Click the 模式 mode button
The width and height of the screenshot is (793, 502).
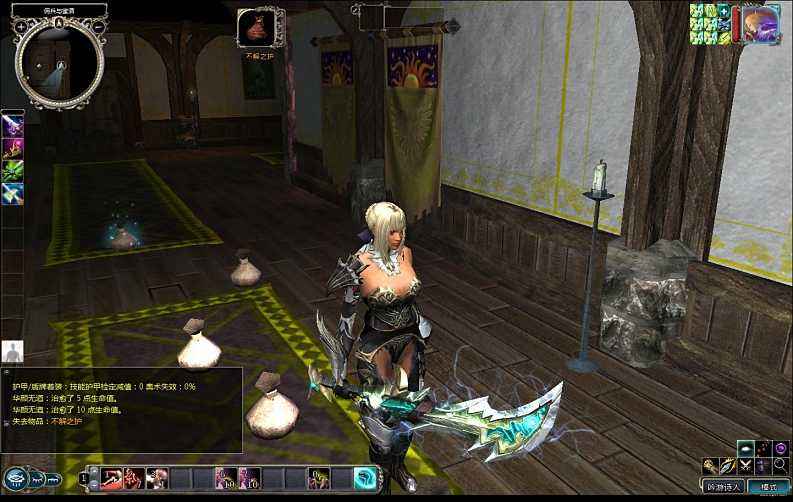(x=768, y=487)
